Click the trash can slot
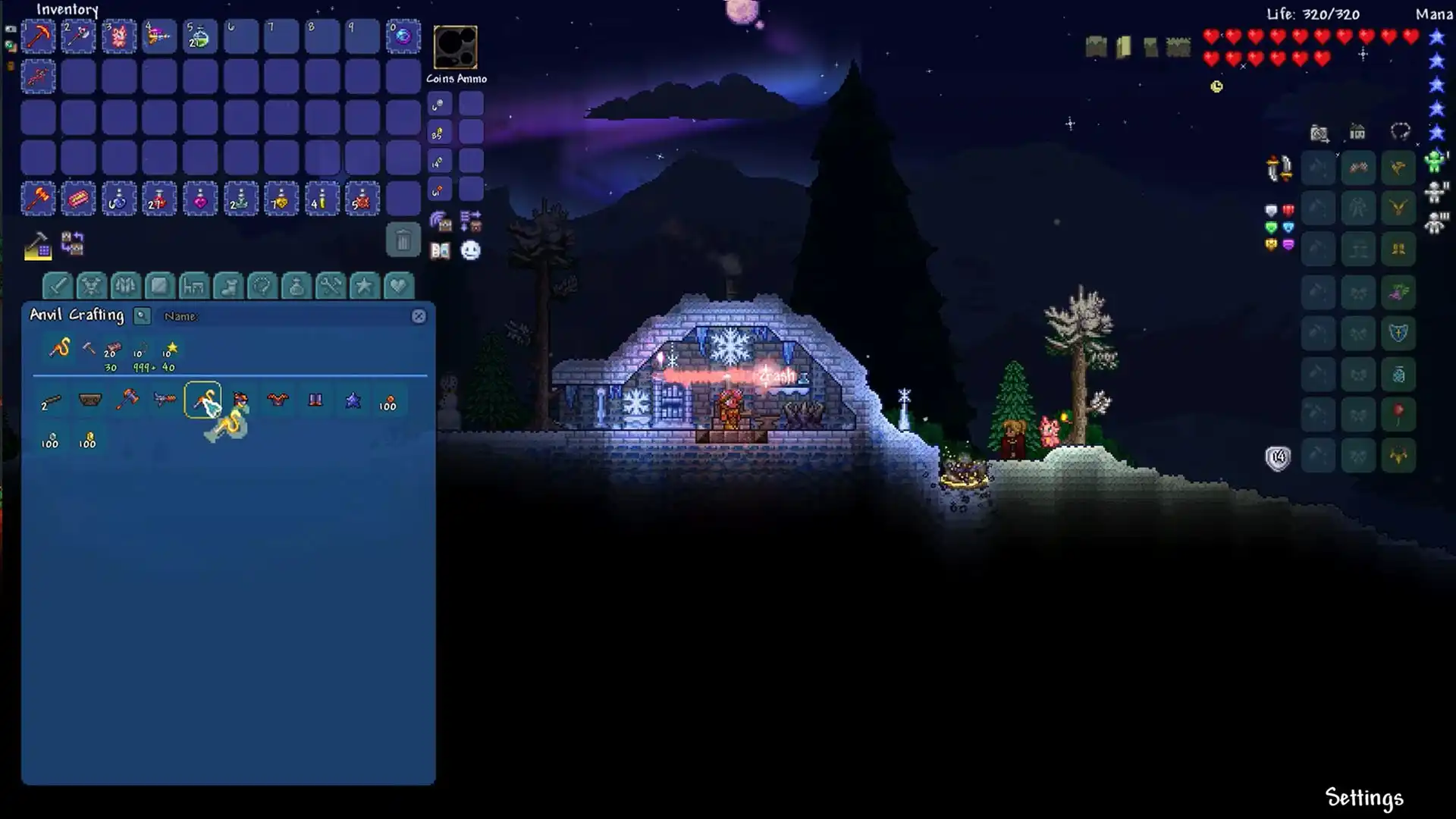This screenshot has width=1456, height=819. click(x=403, y=241)
